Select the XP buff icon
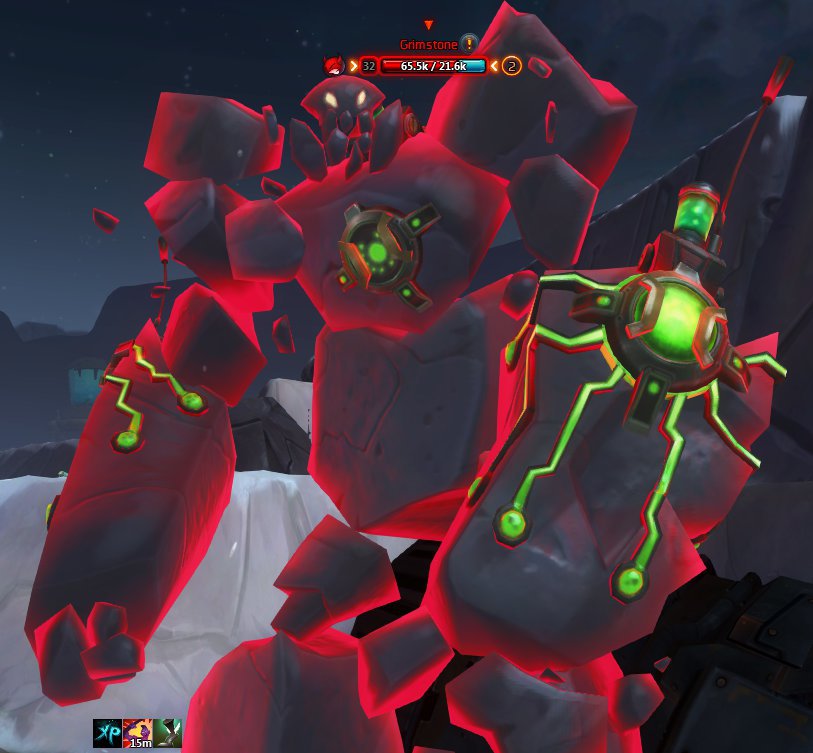The height and width of the screenshot is (753, 813). point(107,733)
